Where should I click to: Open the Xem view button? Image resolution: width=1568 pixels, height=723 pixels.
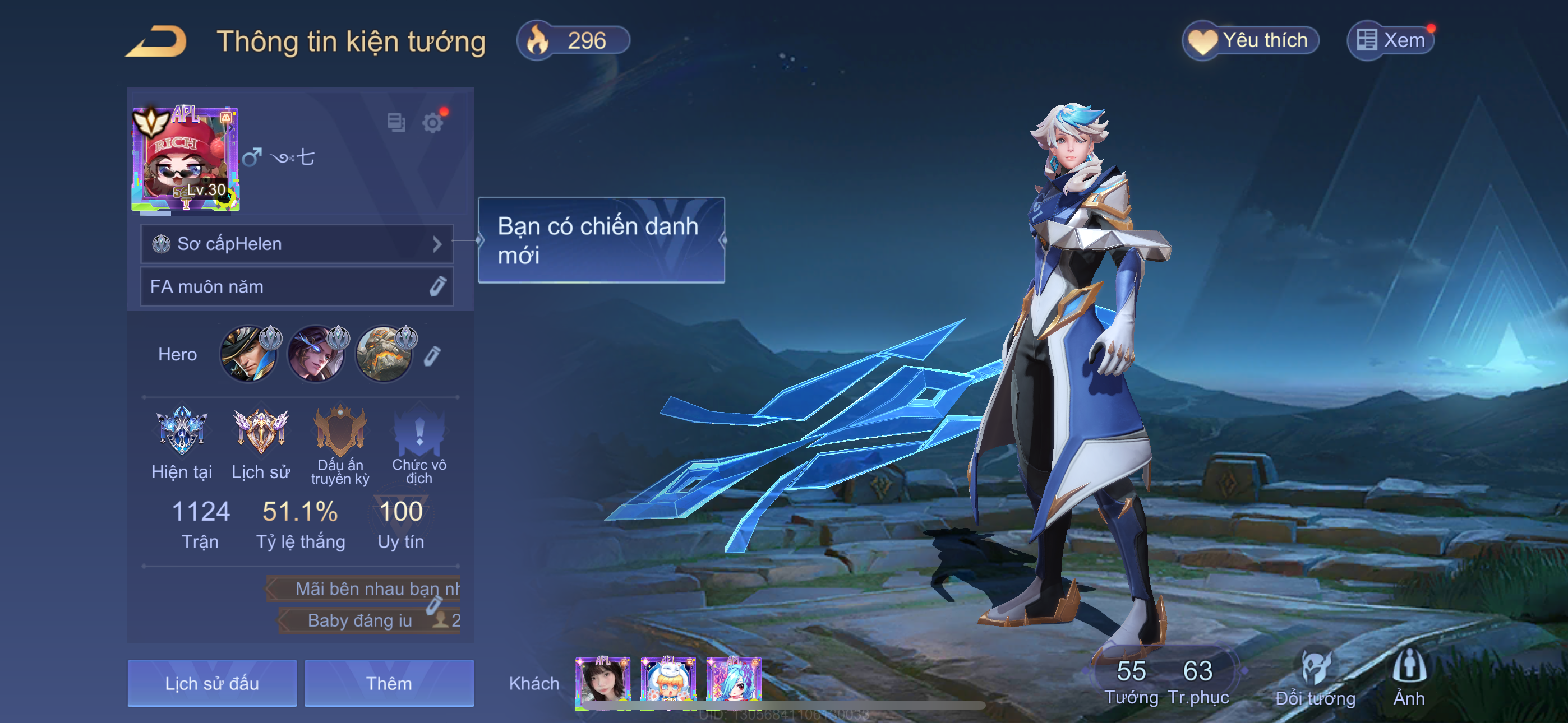pyautogui.click(x=1391, y=41)
